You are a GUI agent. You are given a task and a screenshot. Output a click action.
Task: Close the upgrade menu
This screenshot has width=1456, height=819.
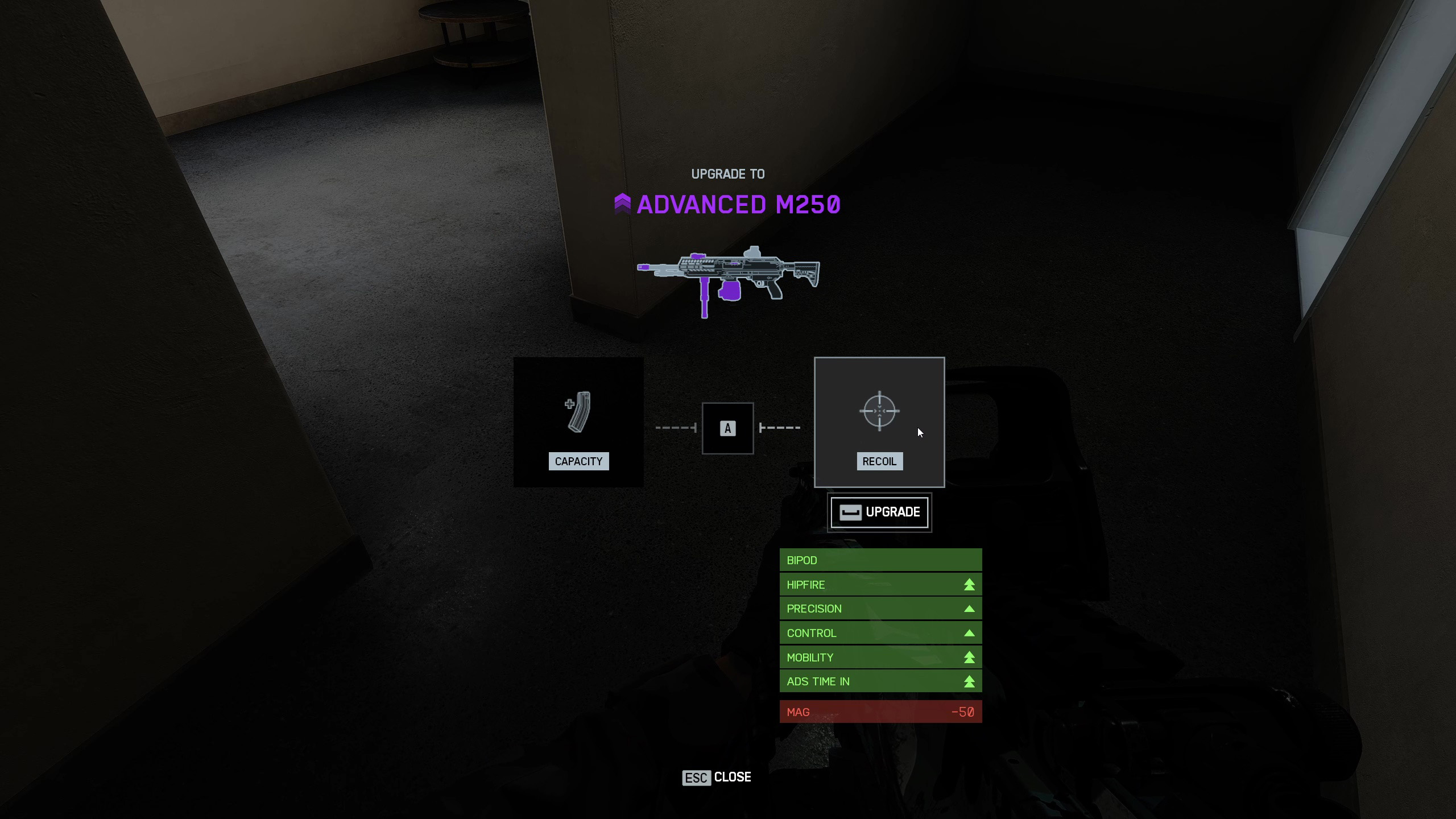click(717, 777)
